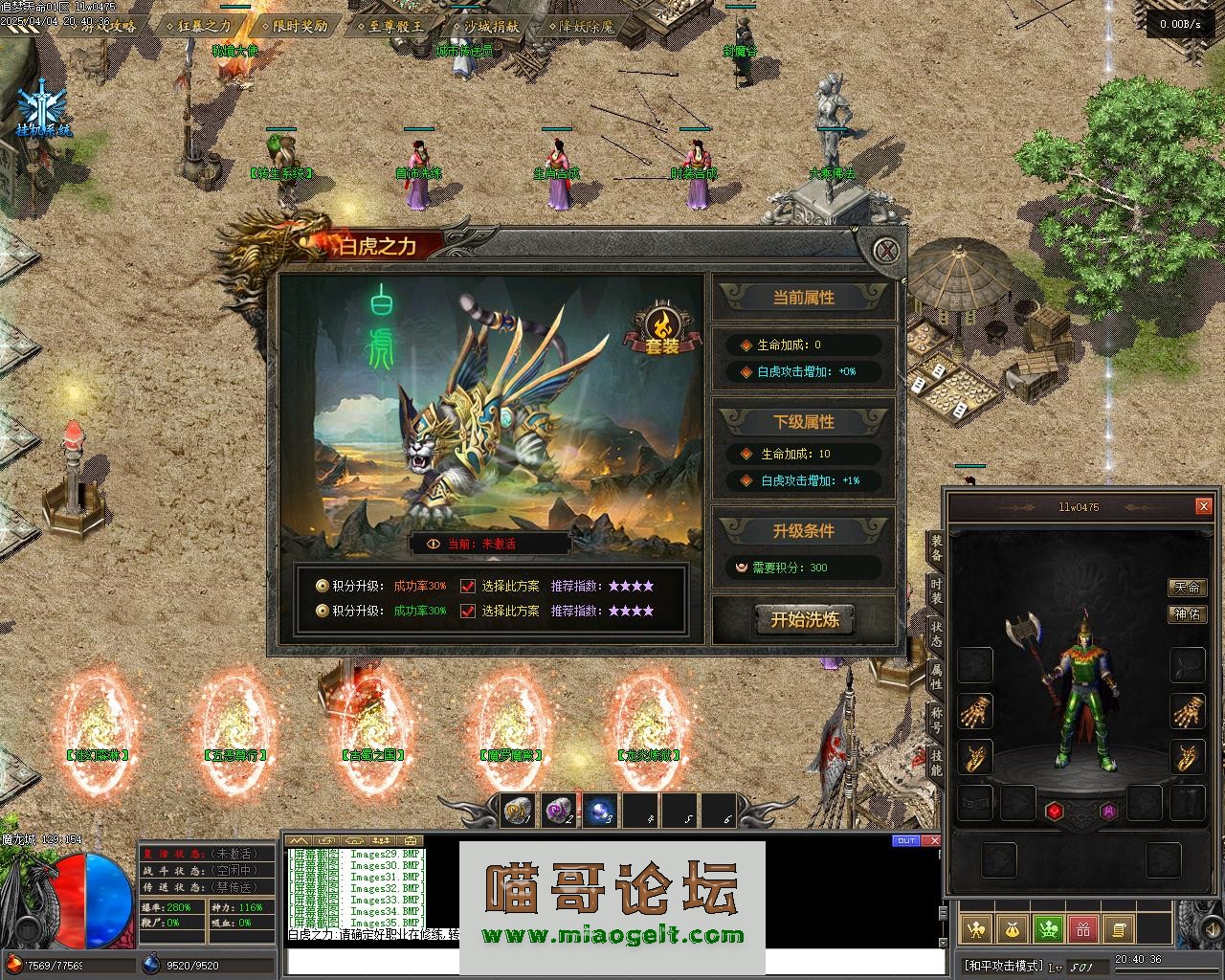Open the 套装 set badge
The width and height of the screenshot is (1225, 980).
(660, 330)
